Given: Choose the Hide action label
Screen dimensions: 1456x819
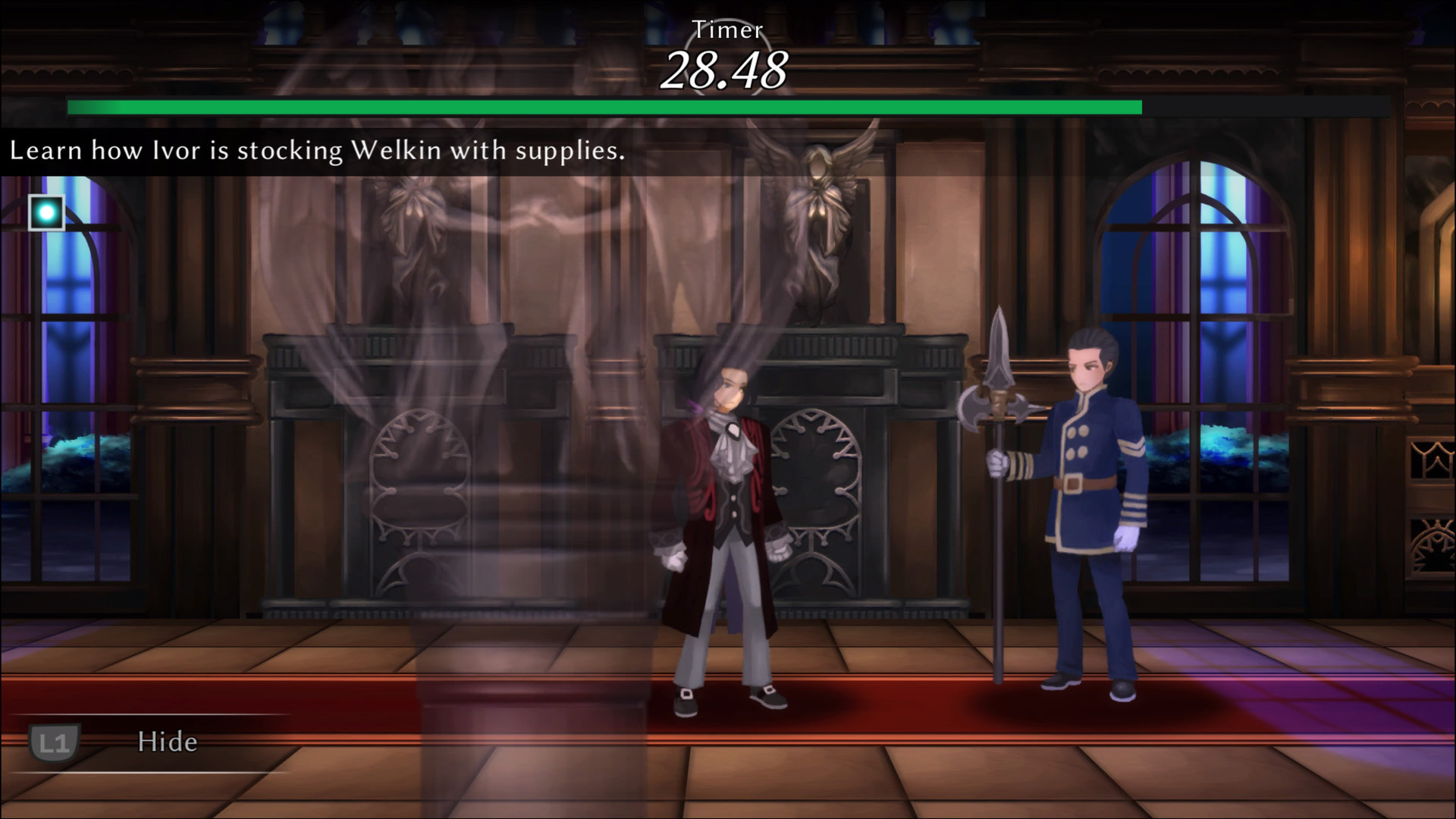Looking at the screenshot, I should [168, 742].
